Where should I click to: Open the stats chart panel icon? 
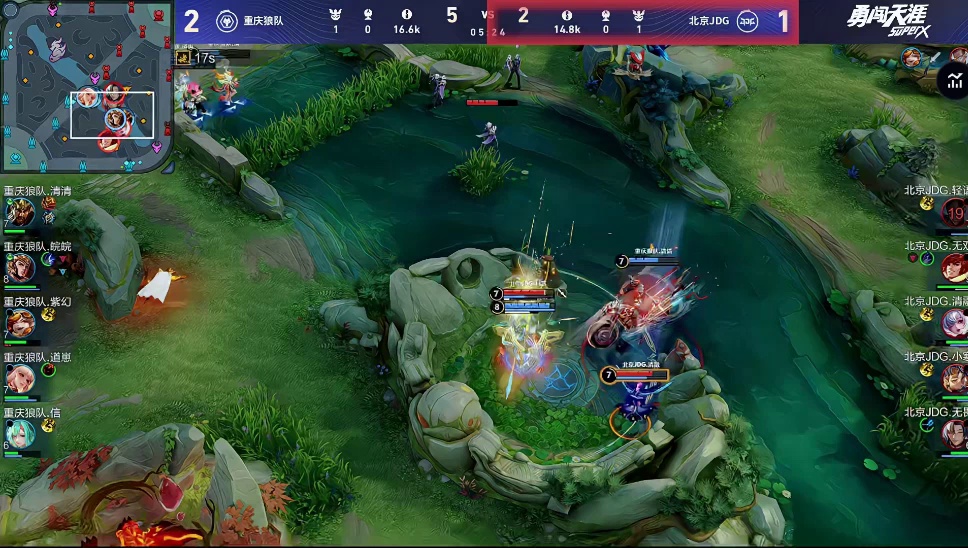(955, 82)
